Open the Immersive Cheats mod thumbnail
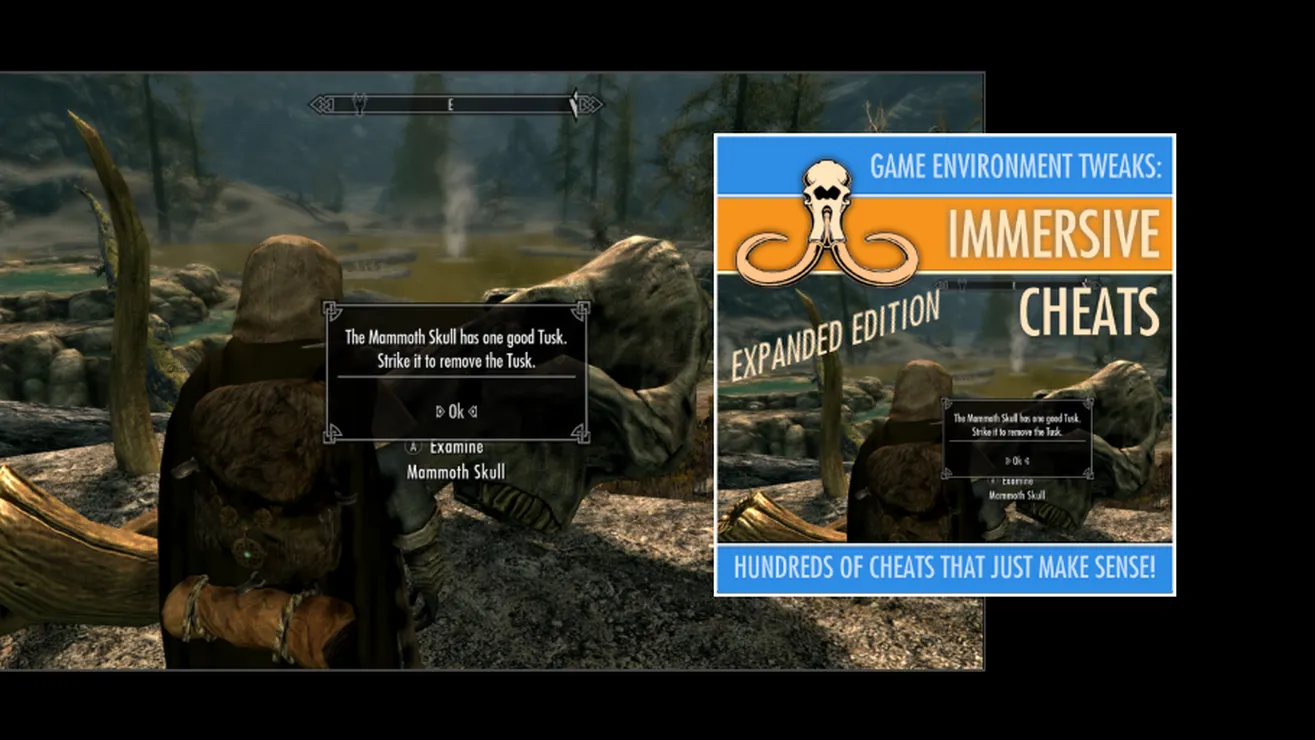 coord(944,364)
